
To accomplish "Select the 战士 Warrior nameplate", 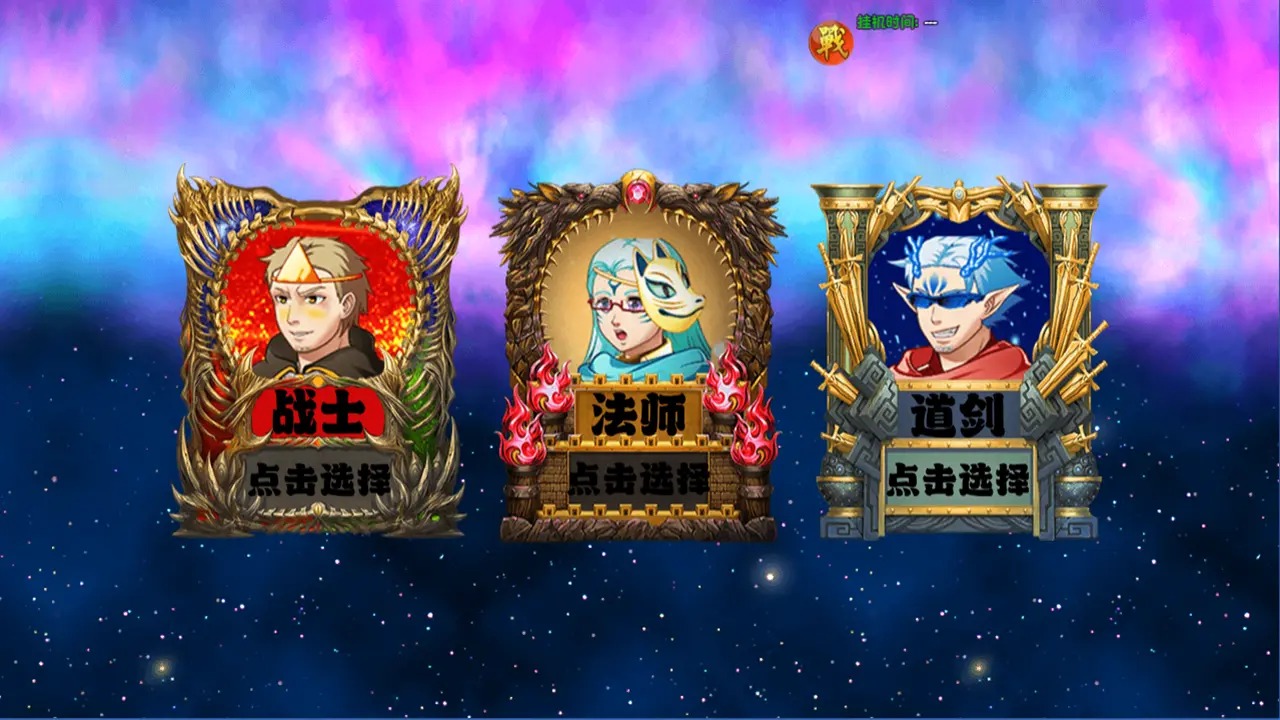I will [x=318, y=411].
